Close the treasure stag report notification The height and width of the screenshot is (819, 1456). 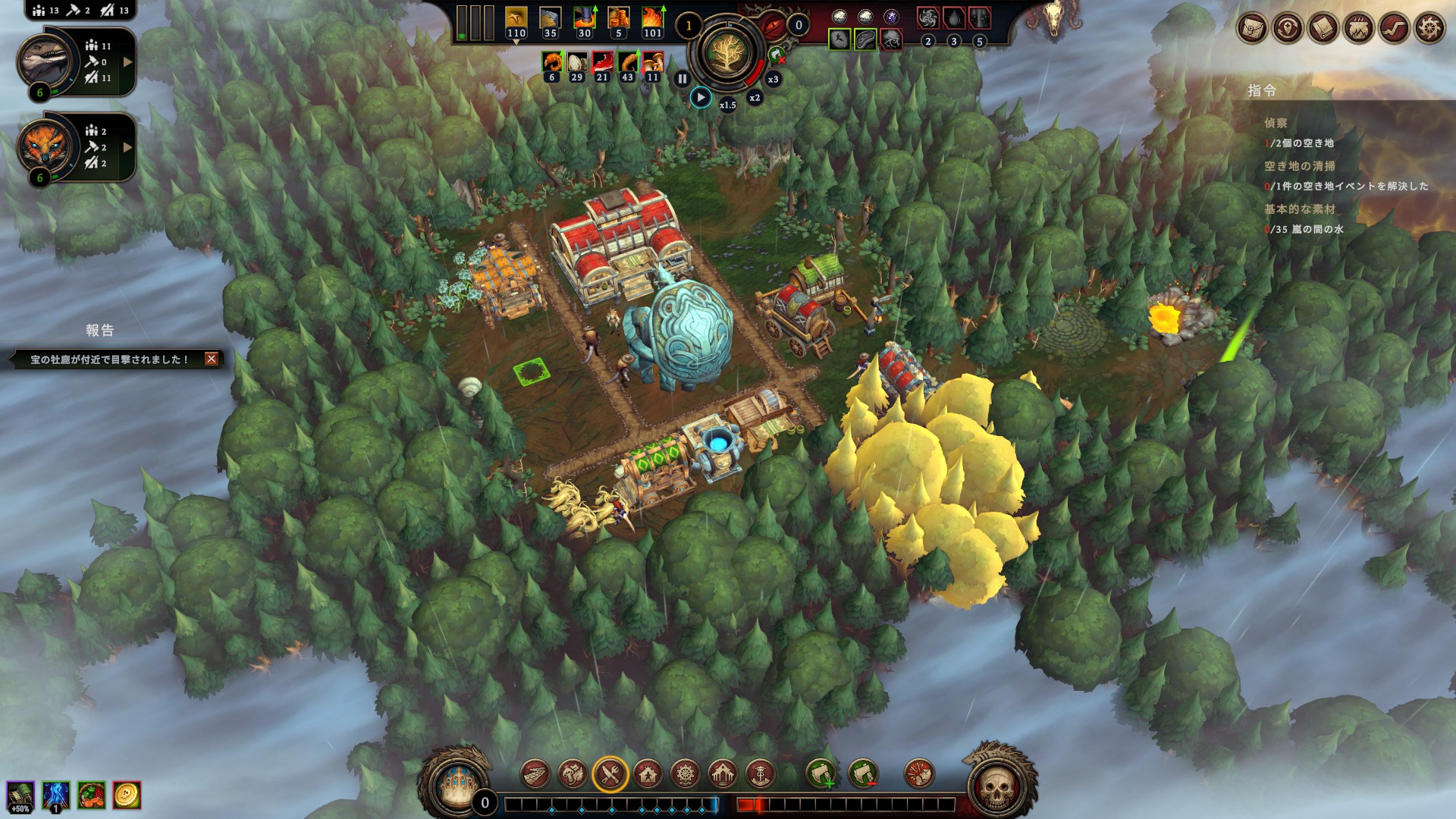212,359
